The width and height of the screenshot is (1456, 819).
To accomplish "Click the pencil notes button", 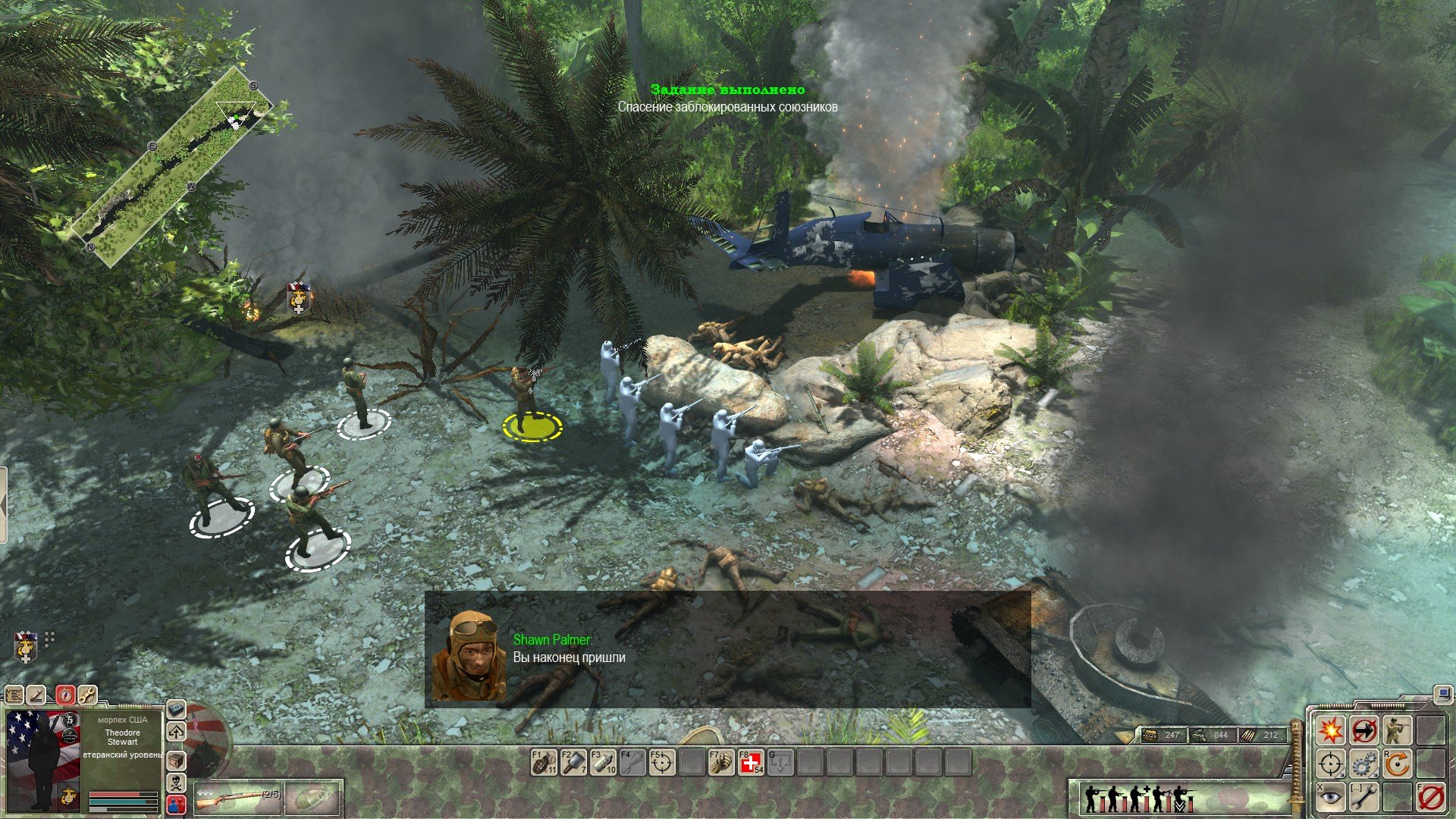I will [x=36, y=694].
